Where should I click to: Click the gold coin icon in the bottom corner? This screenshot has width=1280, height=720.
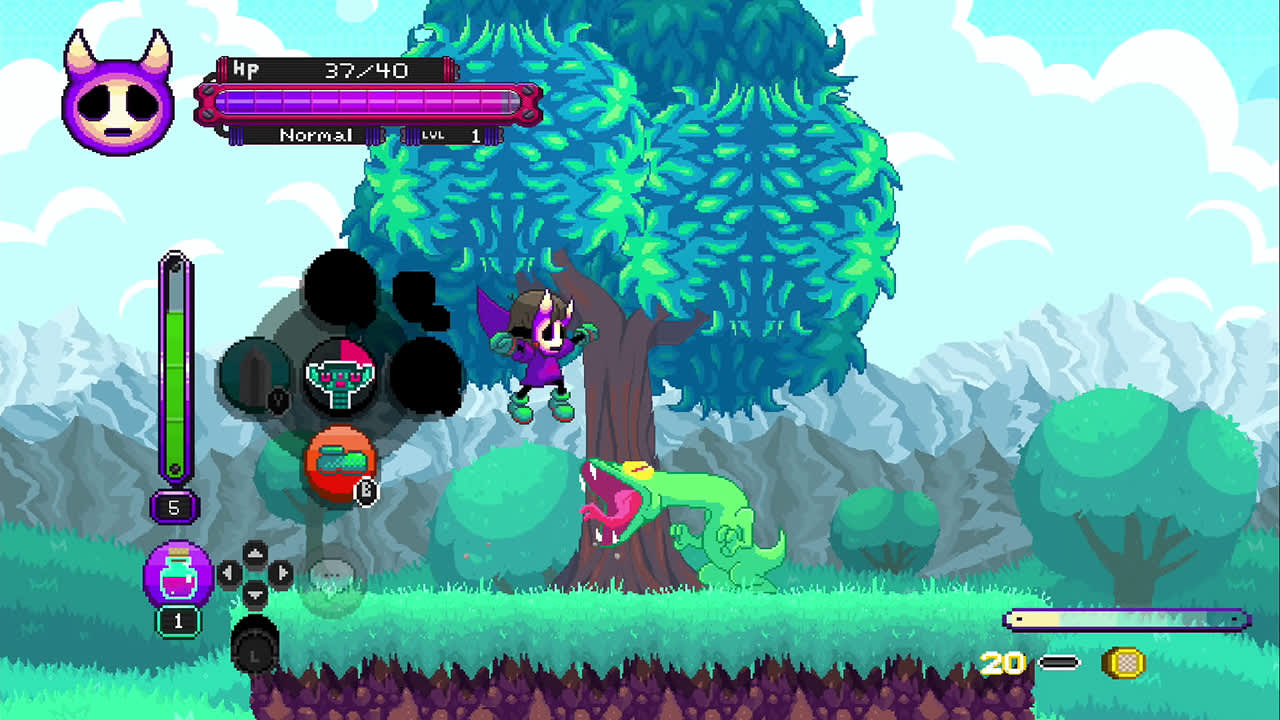click(x=1125, y=661)
